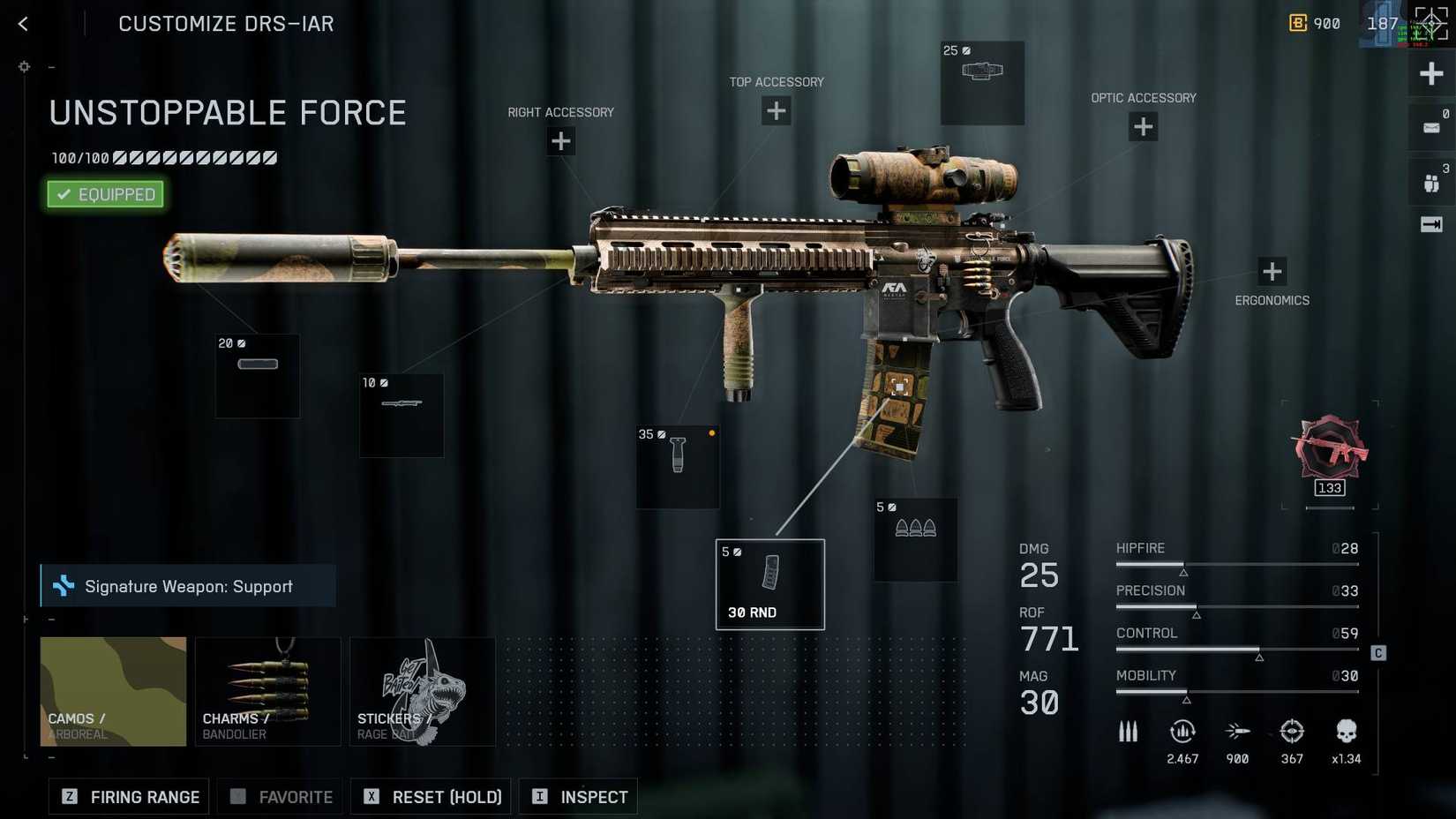This screenshot has width=1456, height=819.
Task: Switch to the Charms / Bandolier tab
Action: click(x=267, y=691)
